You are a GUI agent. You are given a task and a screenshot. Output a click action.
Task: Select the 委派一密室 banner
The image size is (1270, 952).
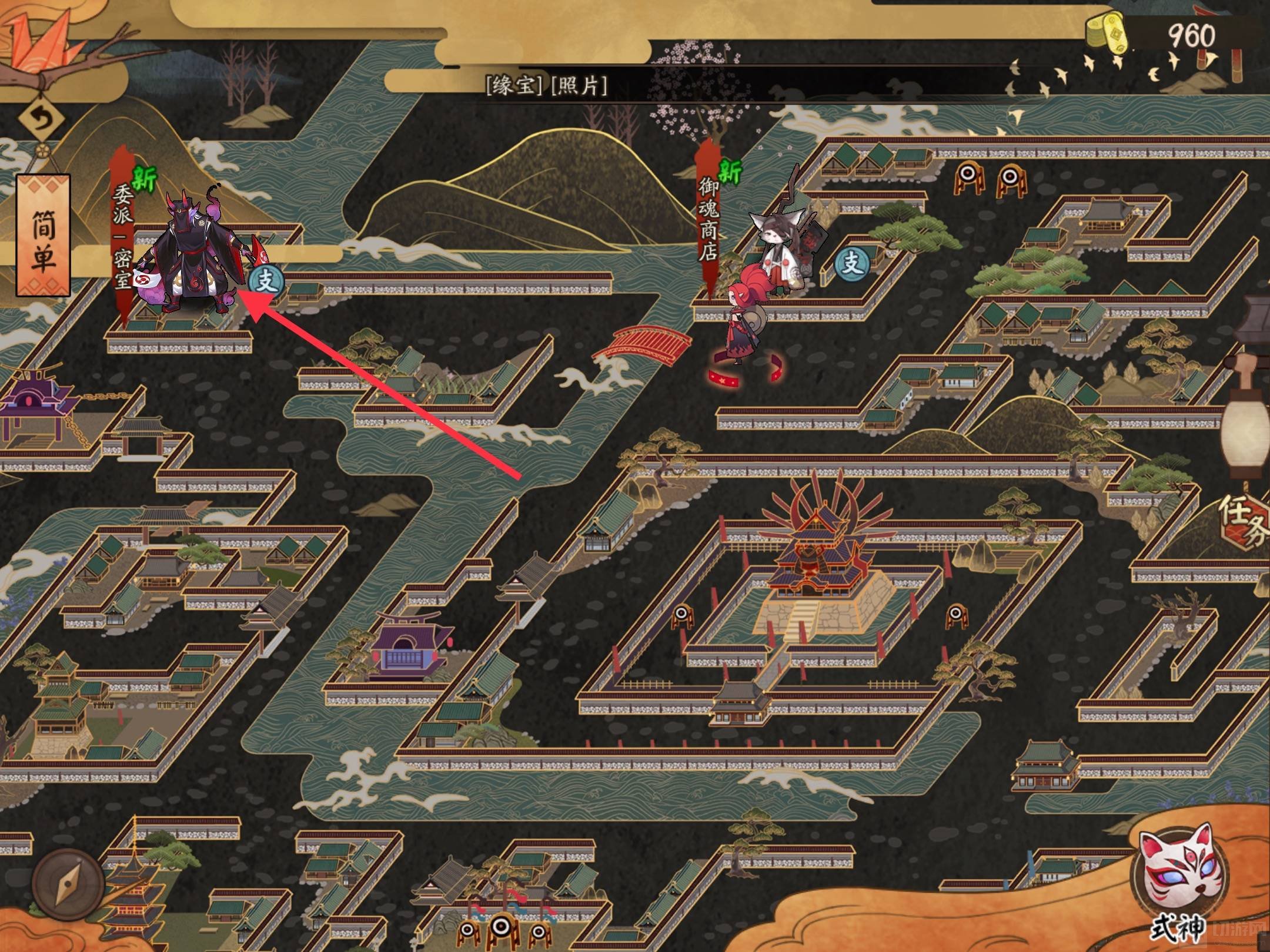123,235
